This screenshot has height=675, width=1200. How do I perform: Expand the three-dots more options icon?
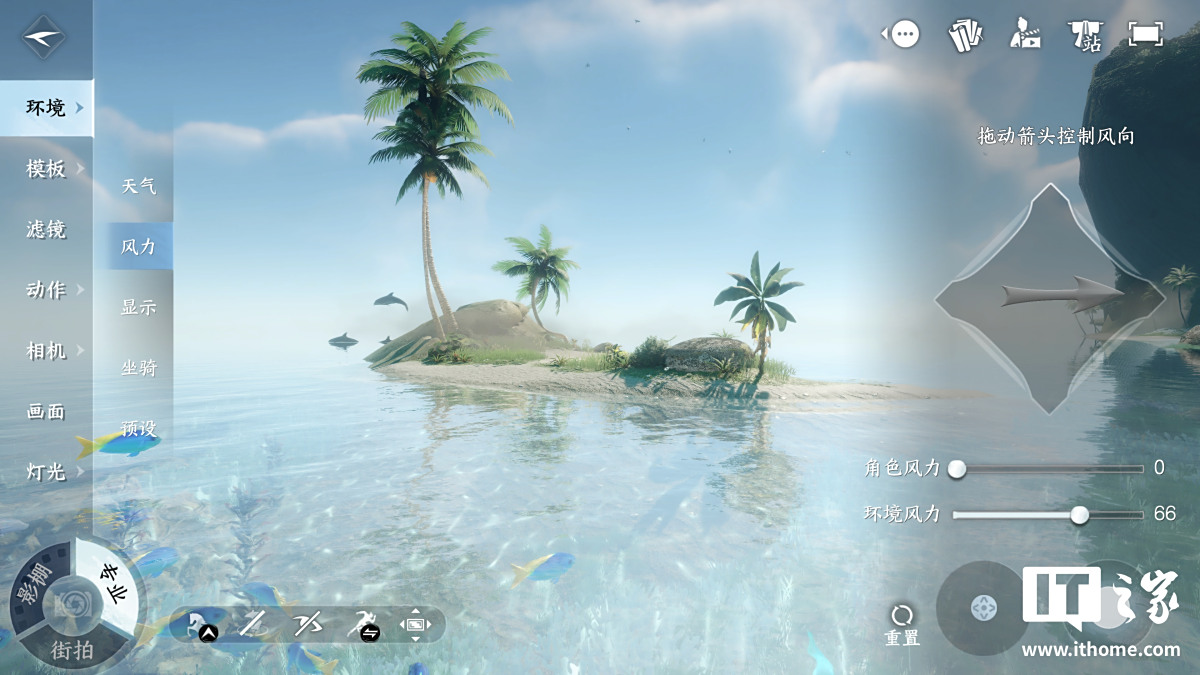click(x=905, y=36)
